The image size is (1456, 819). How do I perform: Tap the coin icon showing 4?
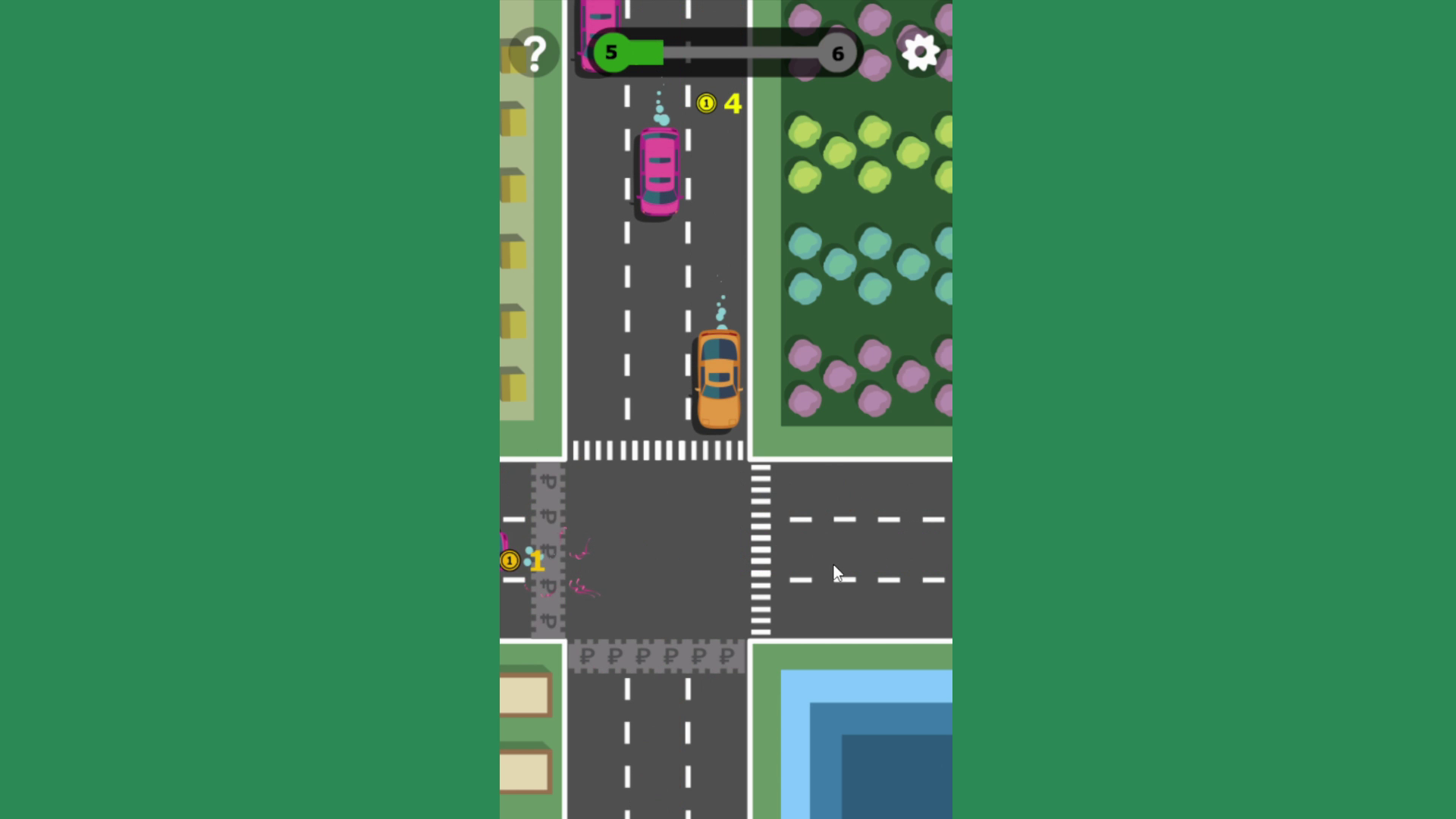[x=707, y=103]
